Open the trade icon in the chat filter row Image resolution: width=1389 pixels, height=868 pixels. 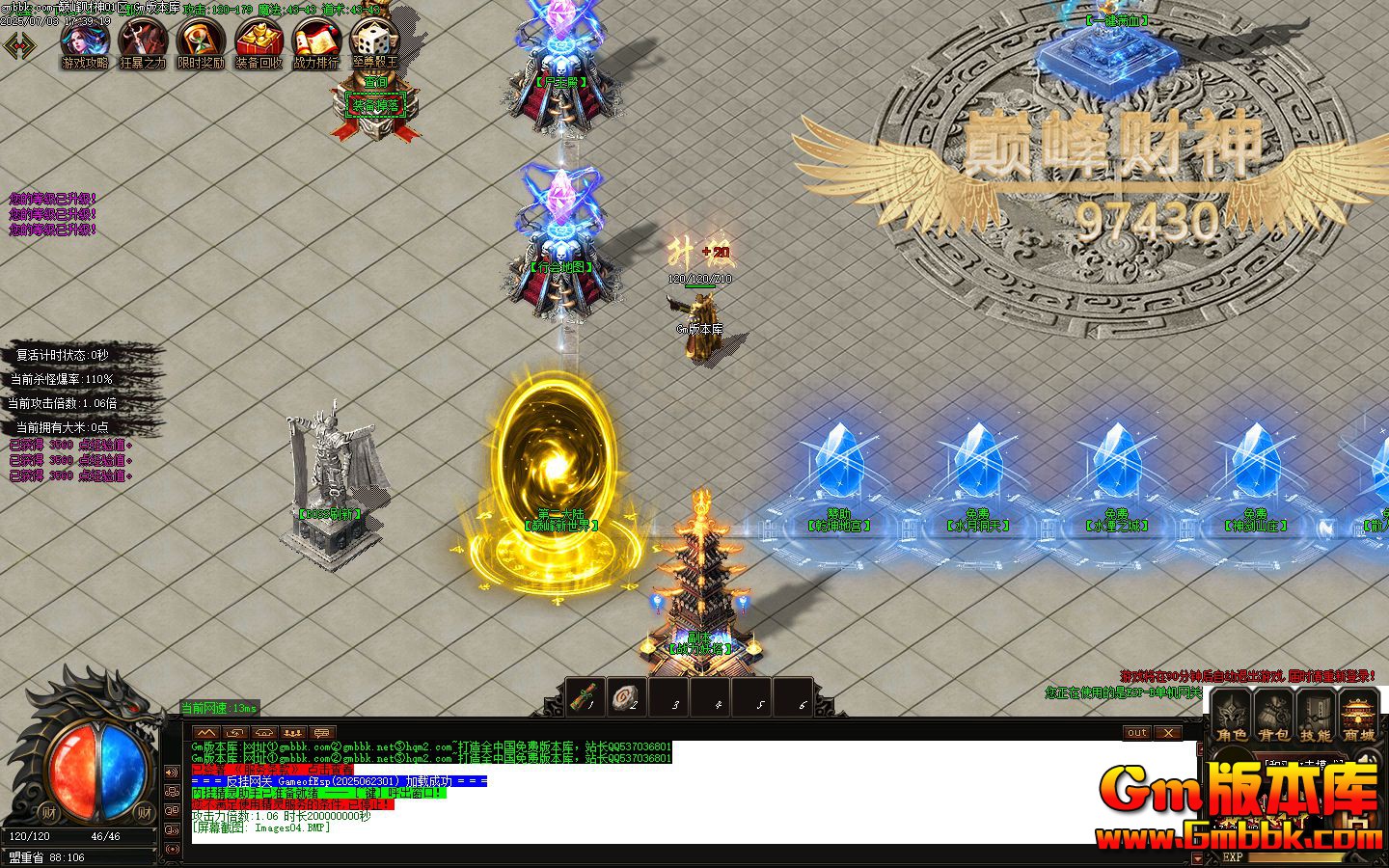pyautogui.click(x=235, y=733)
